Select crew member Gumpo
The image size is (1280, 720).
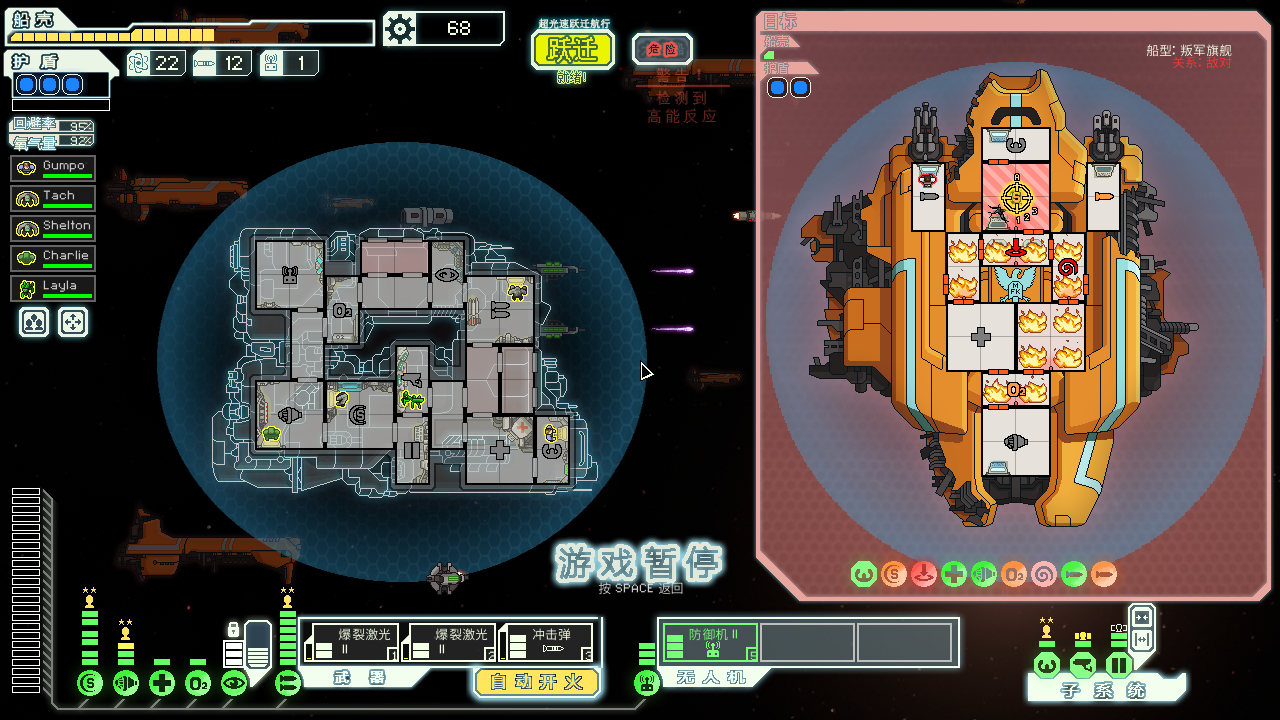click(54, 168)
